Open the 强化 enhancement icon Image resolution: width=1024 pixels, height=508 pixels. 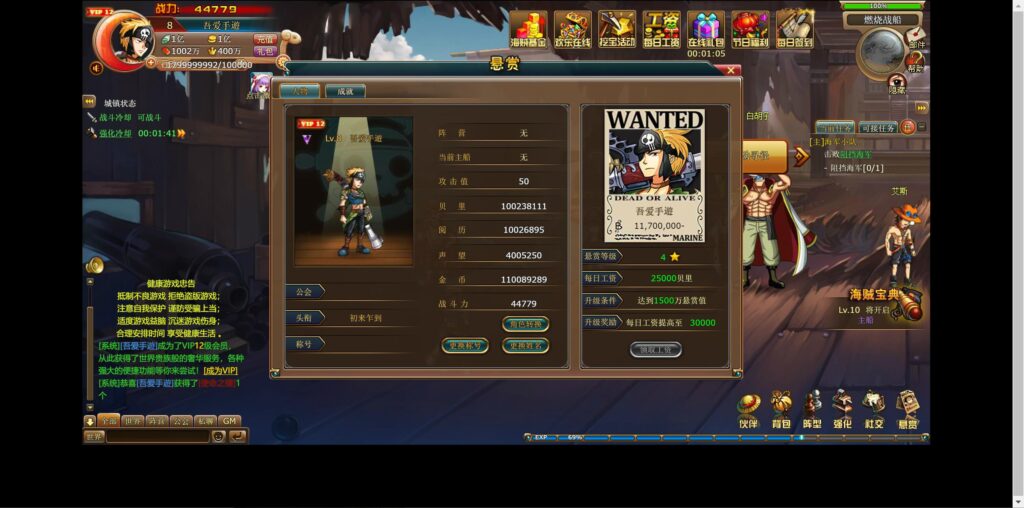[843, 408]
